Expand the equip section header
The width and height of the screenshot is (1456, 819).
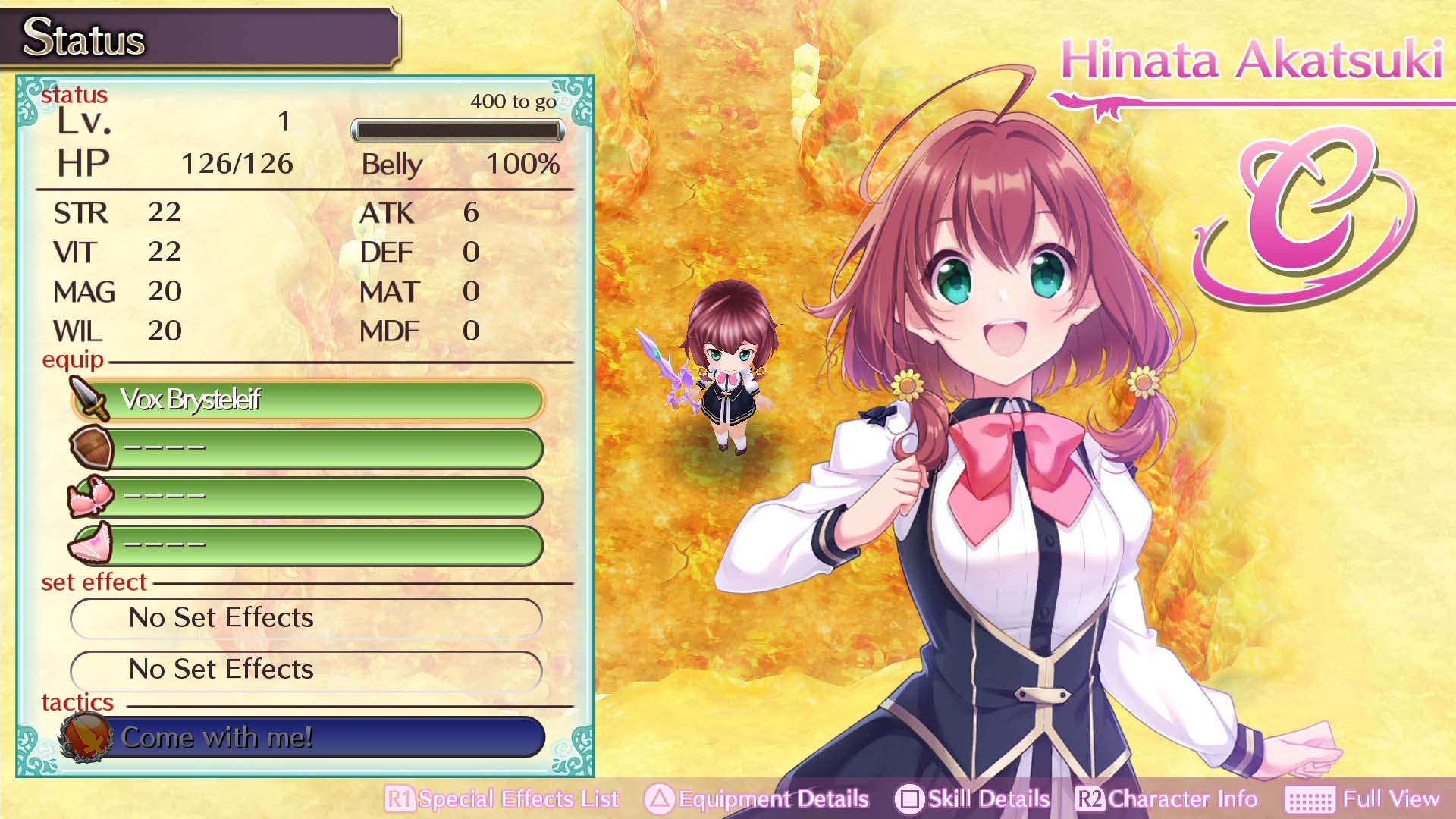tap(74, 360)
